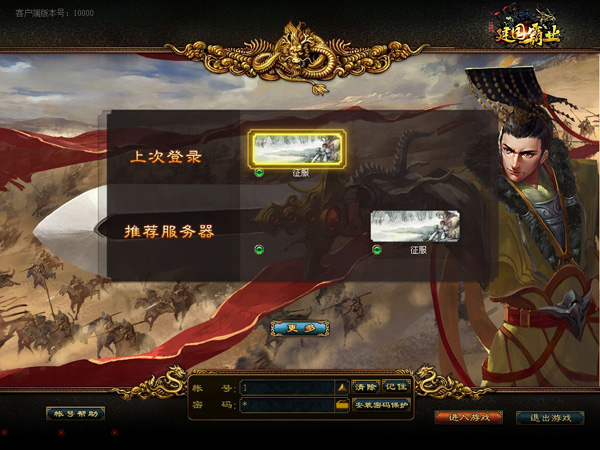This screenshot has width=600, height=450.
Task: Open the soft keyboard icon beside password
Action: click(341, 405)
